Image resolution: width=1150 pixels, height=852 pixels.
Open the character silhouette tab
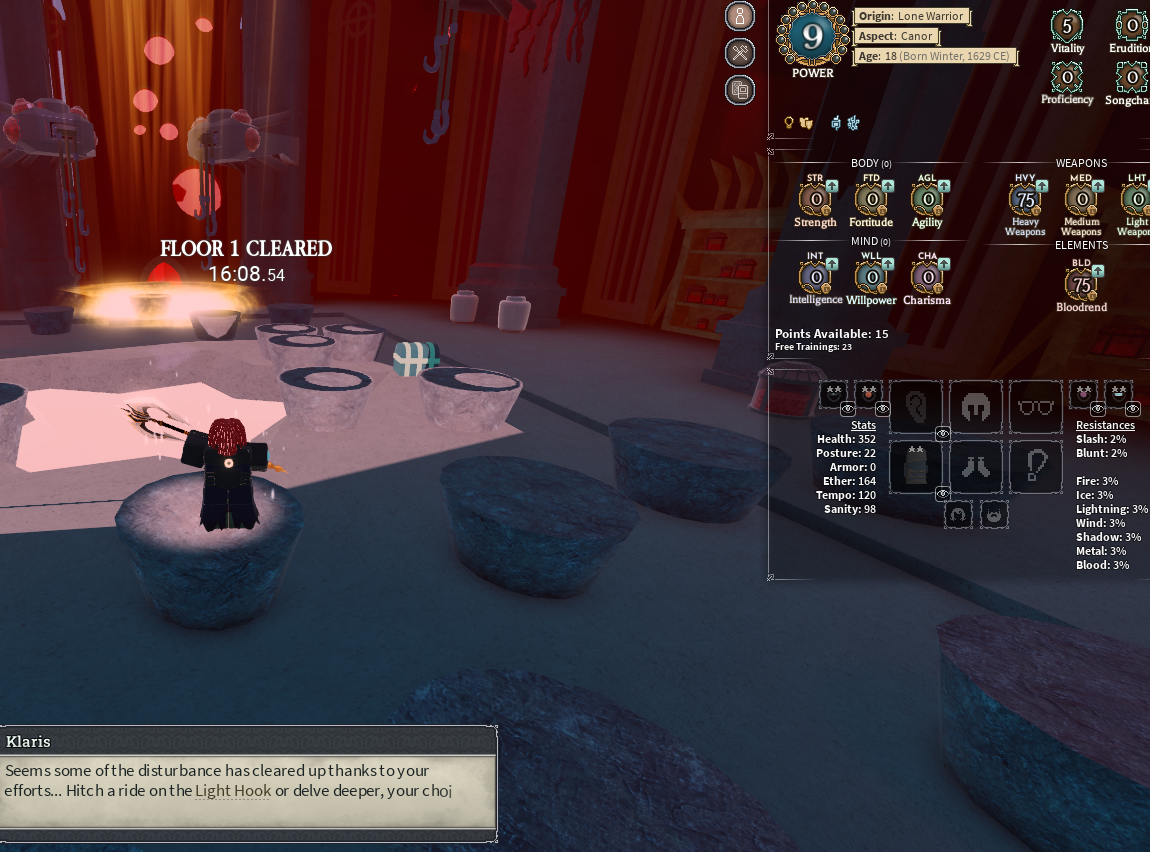pos(740,17)
